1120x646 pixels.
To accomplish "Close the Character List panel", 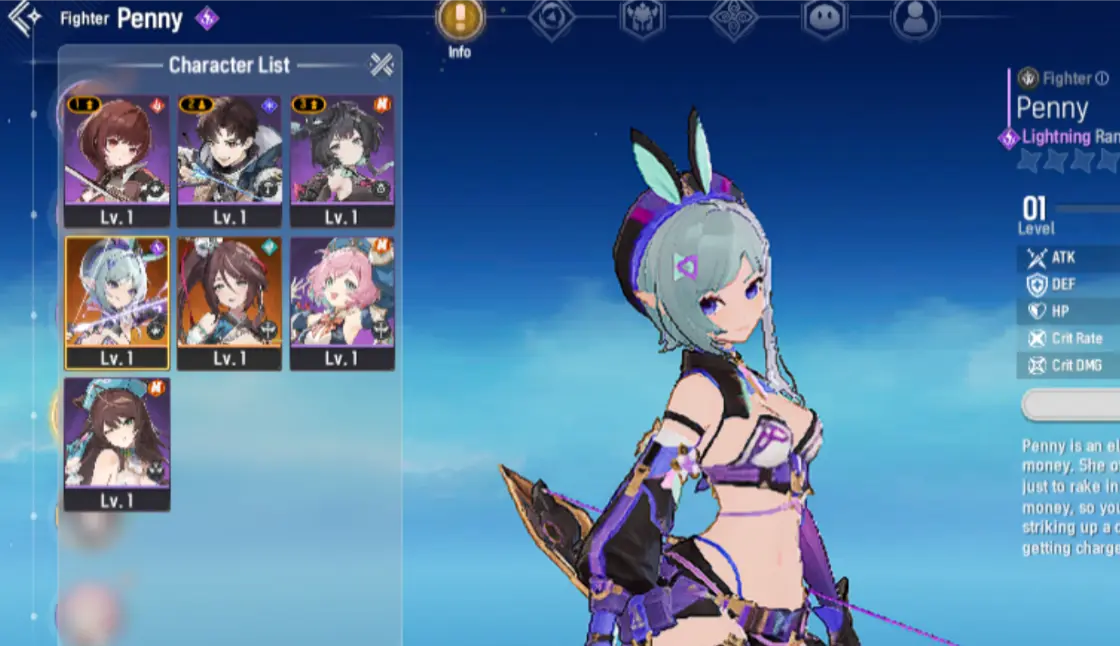I will pos(382,65).
